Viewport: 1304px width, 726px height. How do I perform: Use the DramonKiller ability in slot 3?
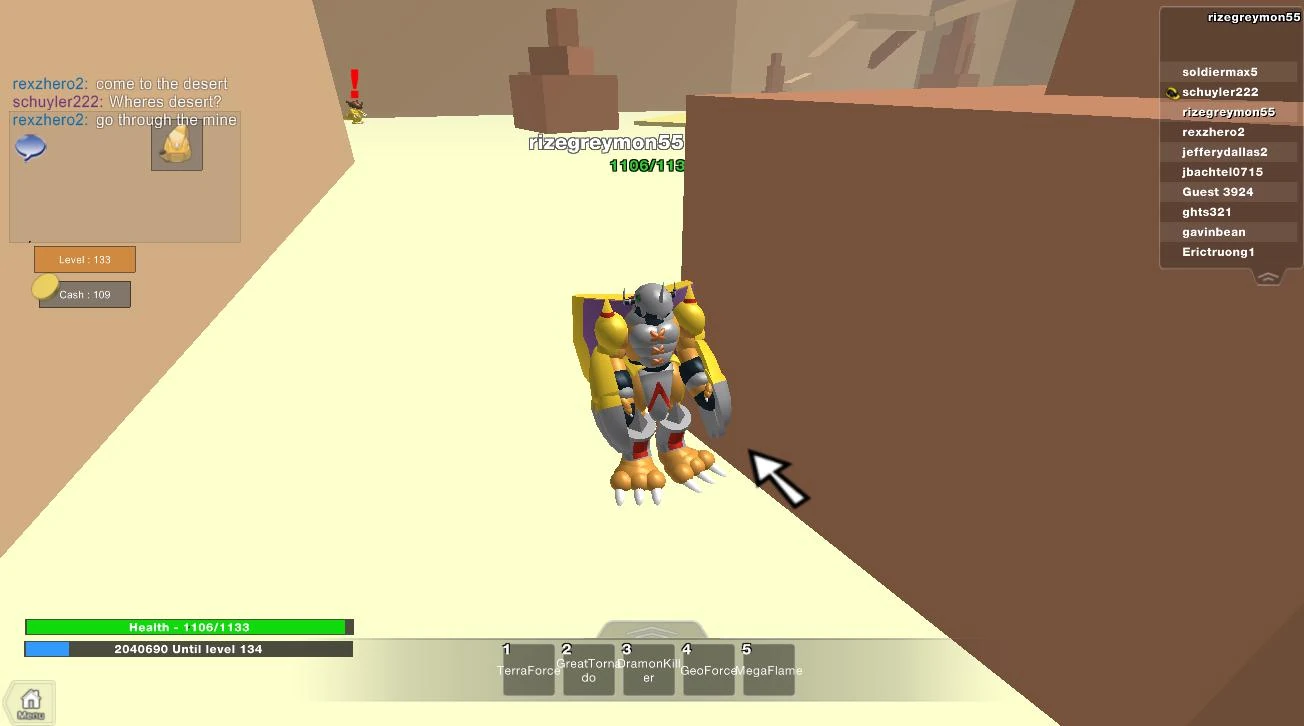(648, 669)
